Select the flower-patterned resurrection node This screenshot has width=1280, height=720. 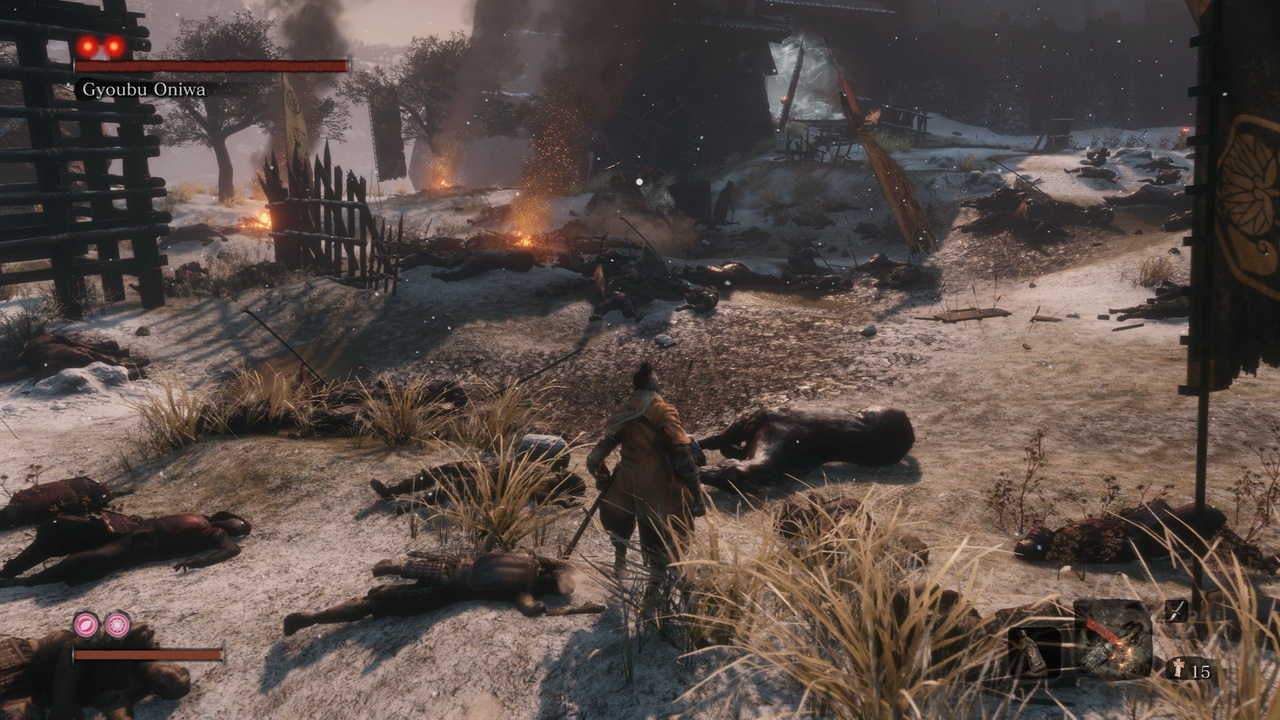point(118,624)
